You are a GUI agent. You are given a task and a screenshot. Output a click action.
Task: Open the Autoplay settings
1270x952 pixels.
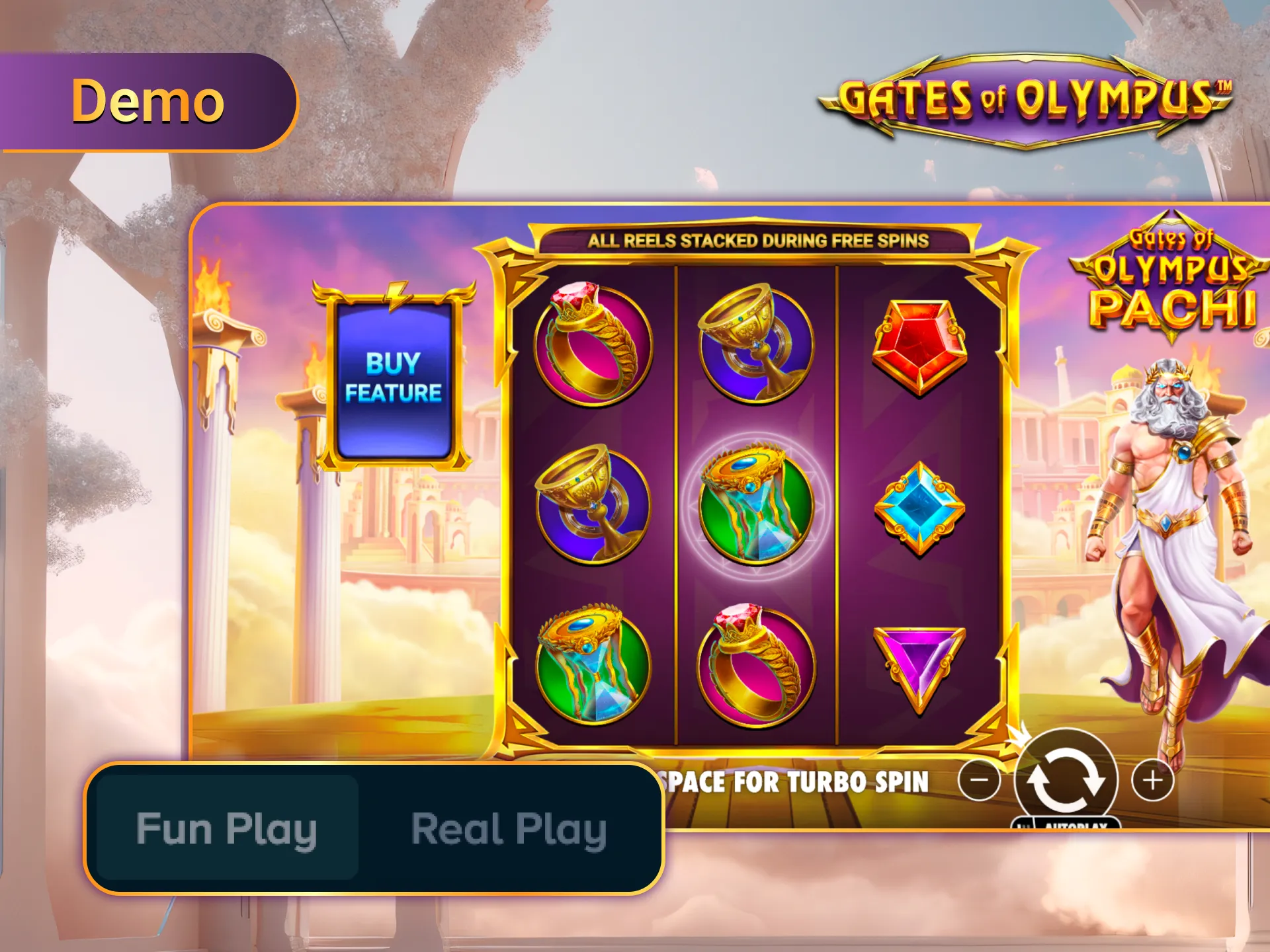pyautogui.click(x=1077, y=825)
